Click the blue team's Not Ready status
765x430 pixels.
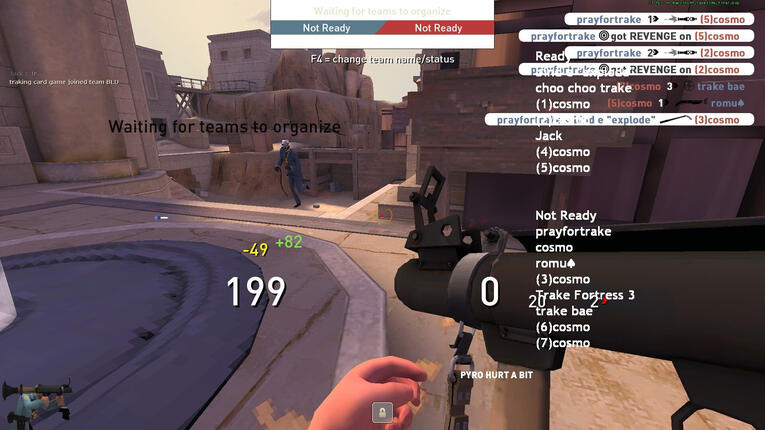click(x=326, y=28)
